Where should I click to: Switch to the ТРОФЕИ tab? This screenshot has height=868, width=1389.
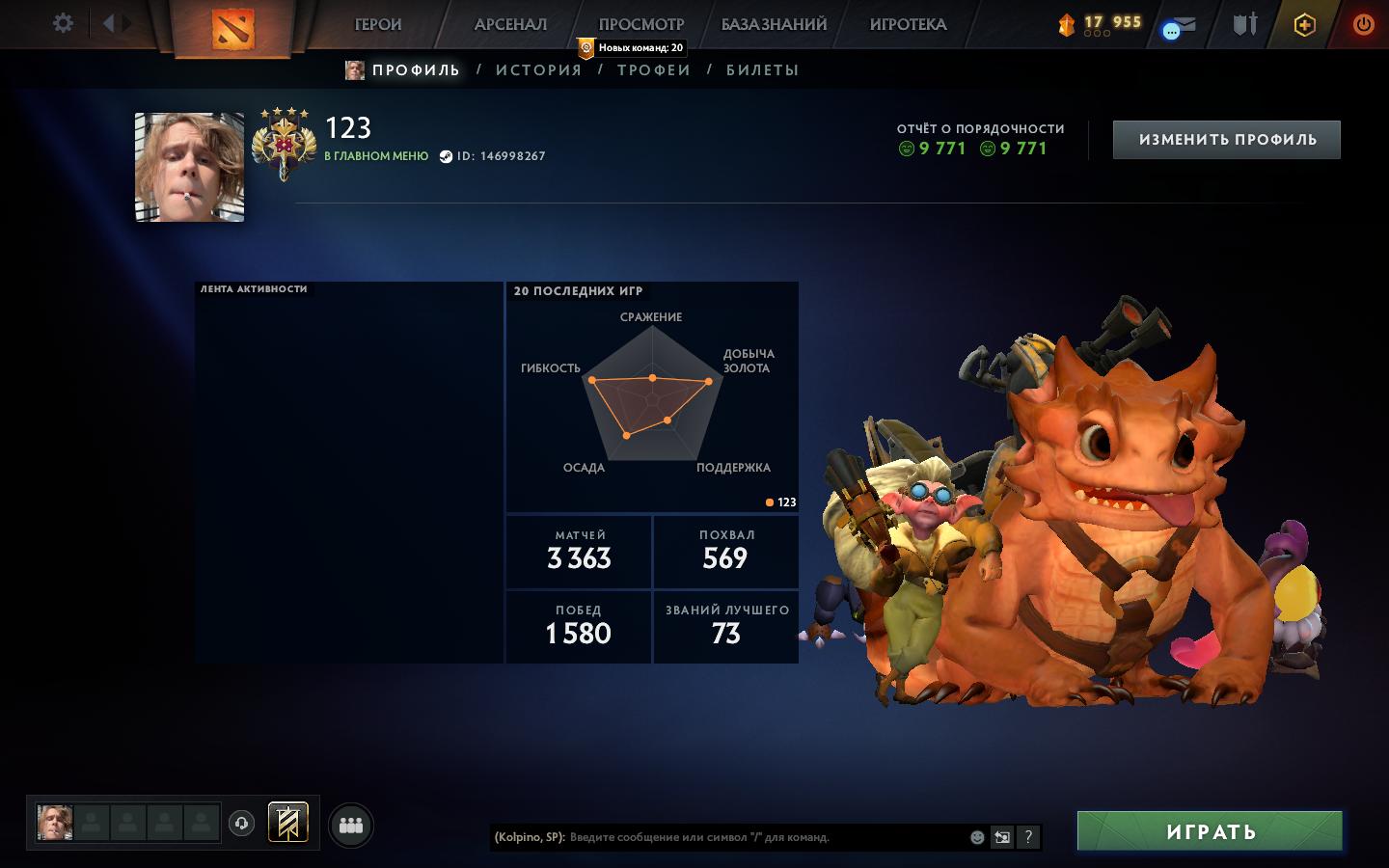coord(654,69)
